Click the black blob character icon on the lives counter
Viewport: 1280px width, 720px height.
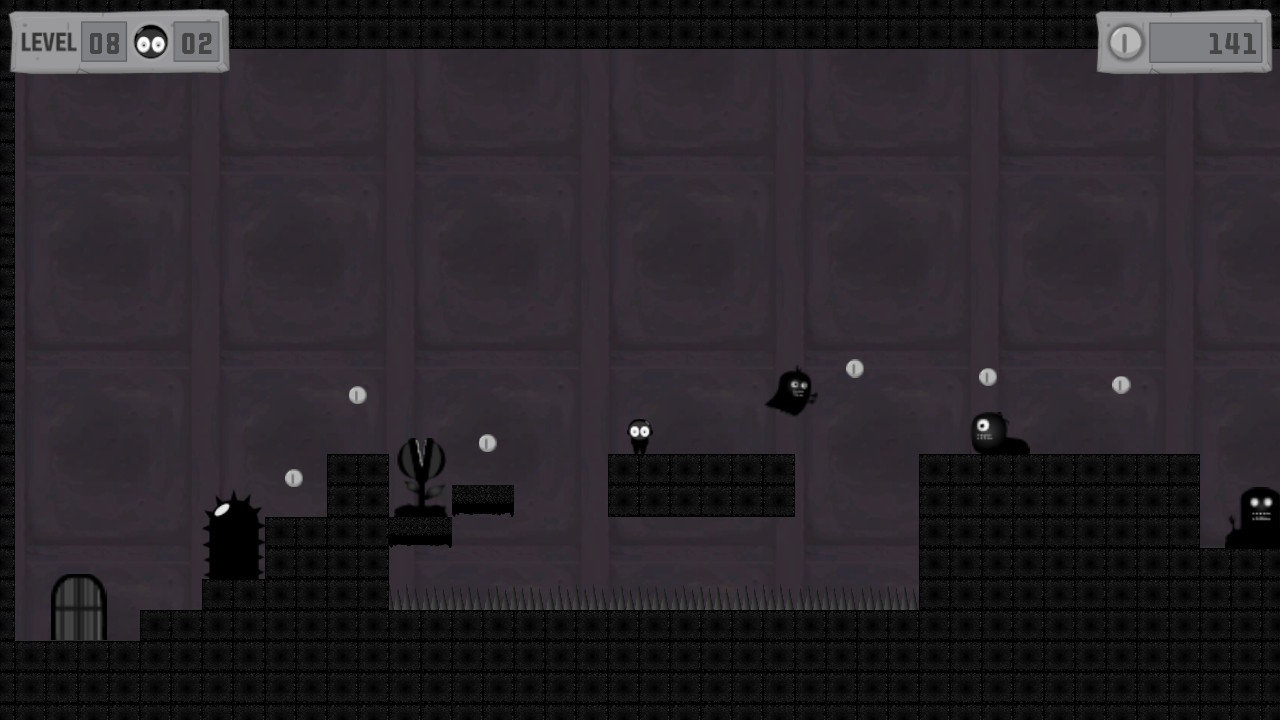[151, 42]
